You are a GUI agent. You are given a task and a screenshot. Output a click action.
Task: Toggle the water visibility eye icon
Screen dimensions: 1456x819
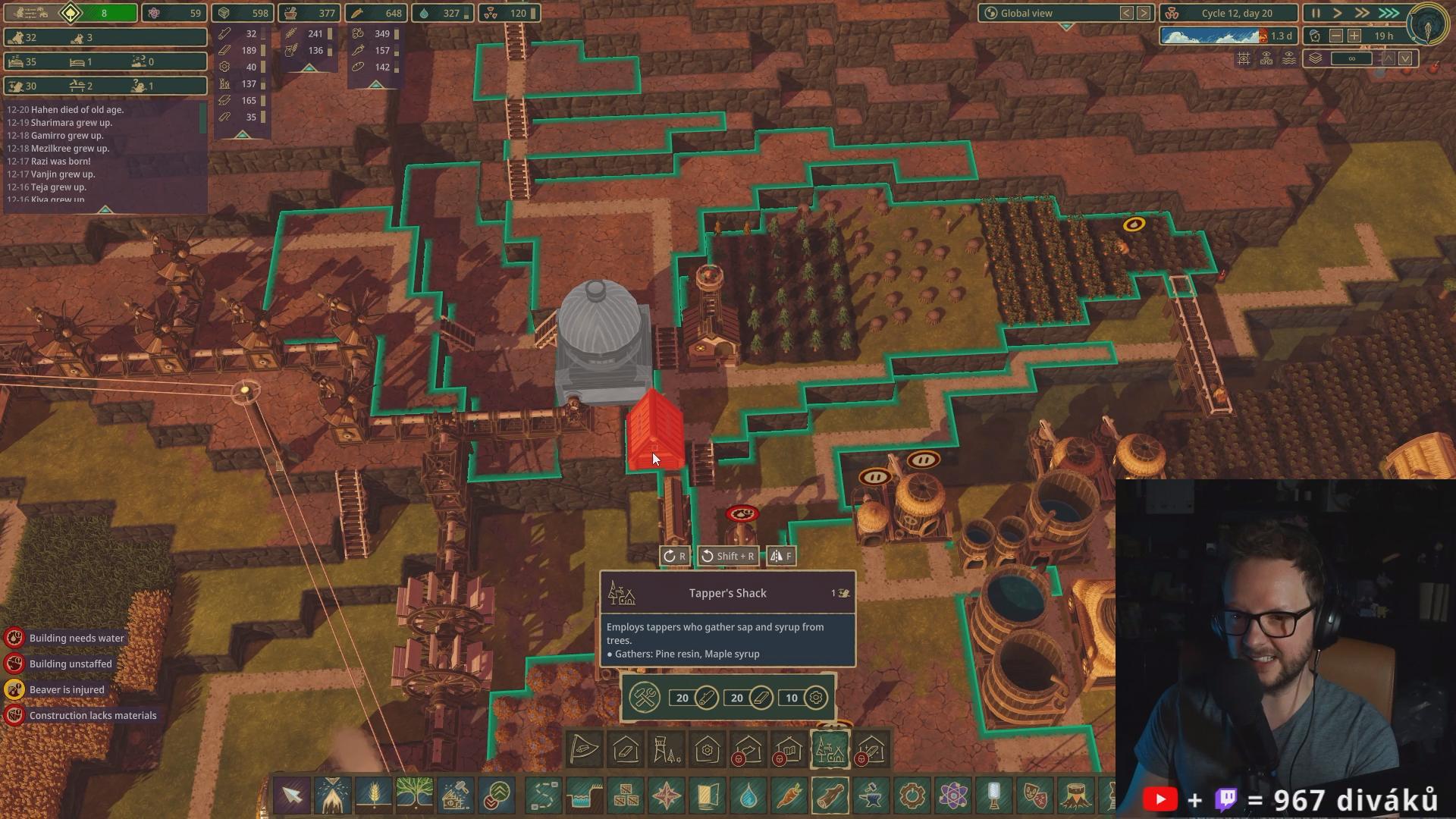tap(1289, 58)
